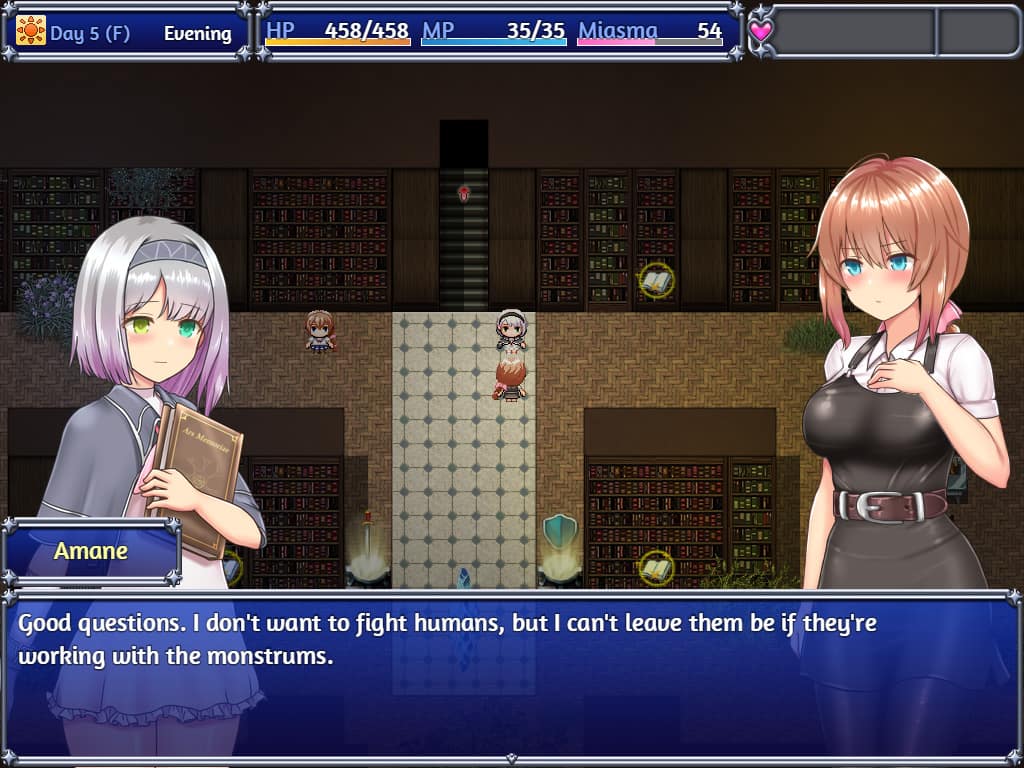The width and height of the screenshot is (1024, 768).
Task: Select the sun icon beside Day 5
Action: point(31,31)
